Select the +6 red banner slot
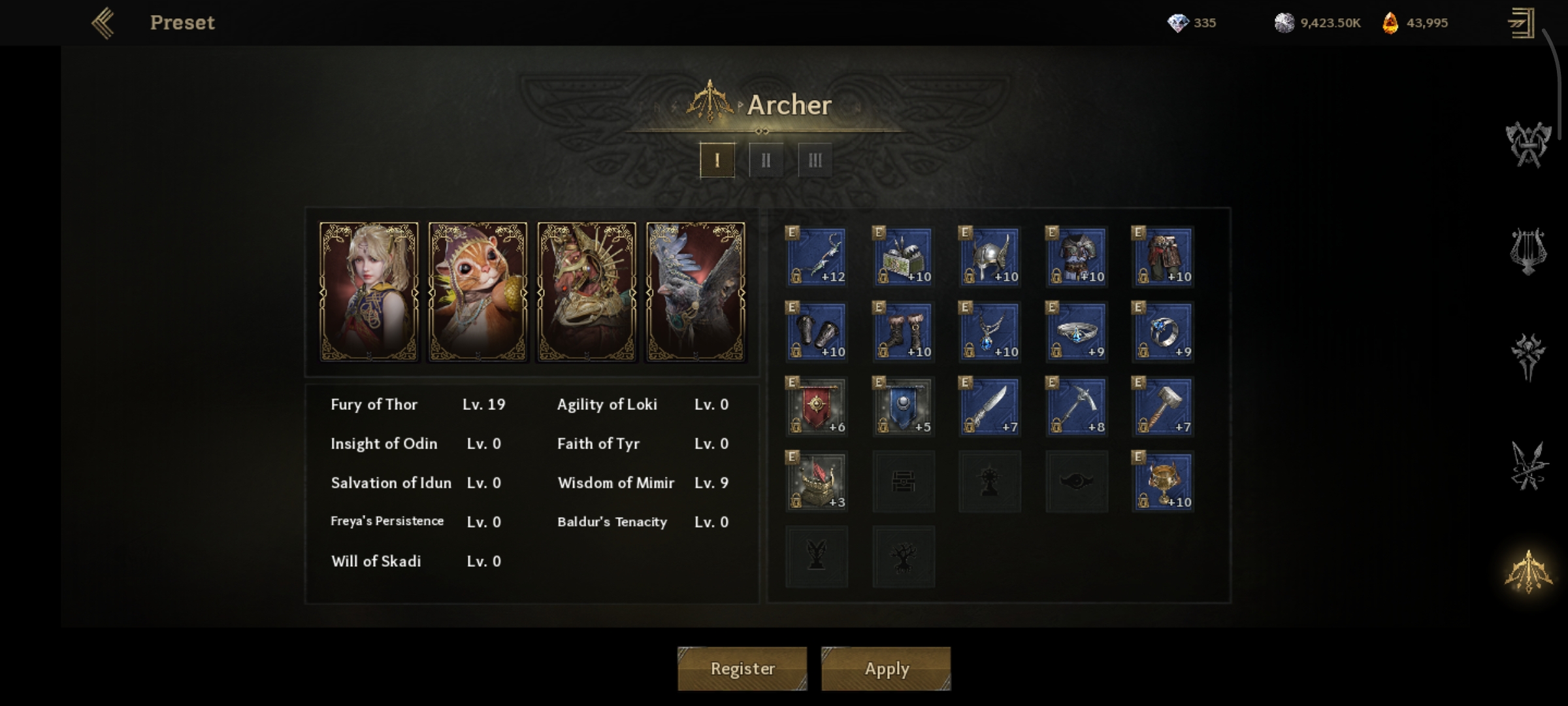Image resolution: width=1568 pixels, height=706 pixels. click(817, 407)
